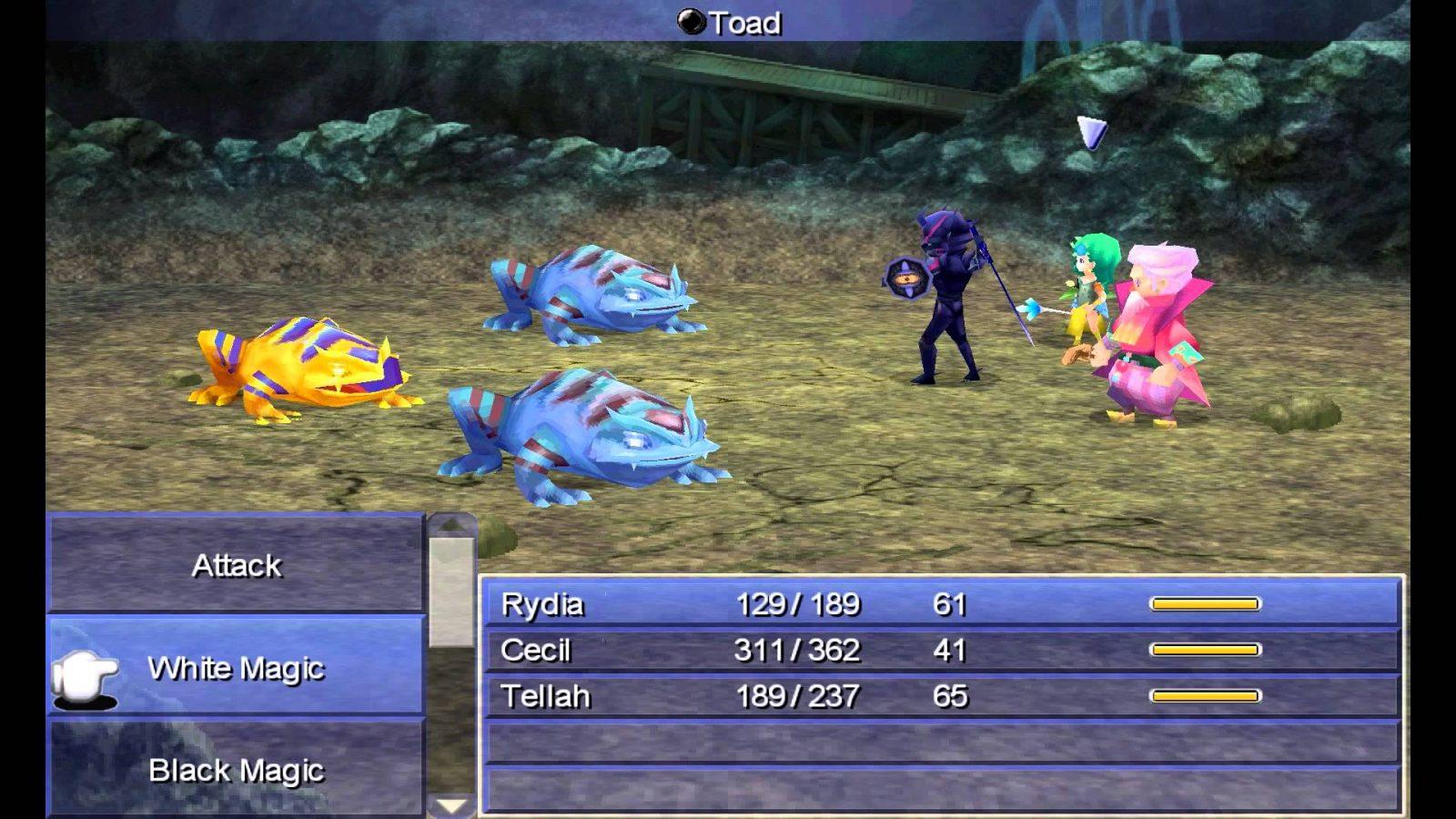Choose the Attack command

point(236,565)
